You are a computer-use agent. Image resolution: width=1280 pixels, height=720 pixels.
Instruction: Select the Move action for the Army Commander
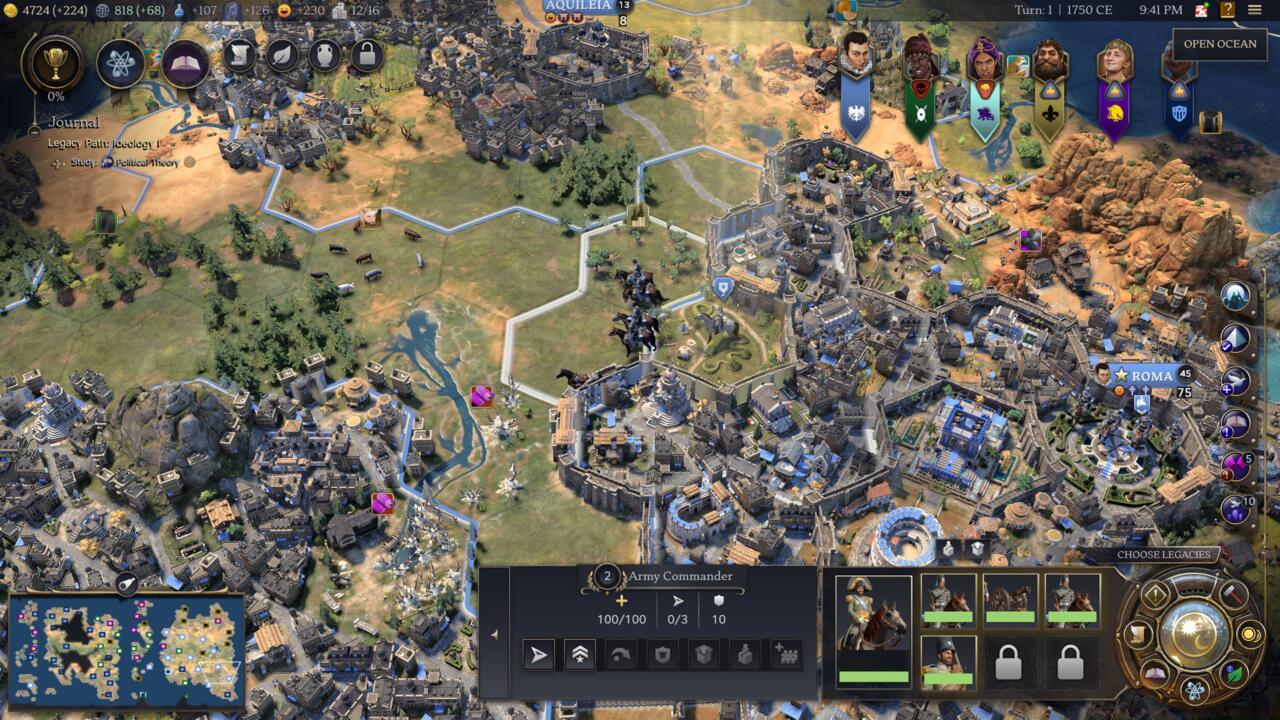coord(537,653)
